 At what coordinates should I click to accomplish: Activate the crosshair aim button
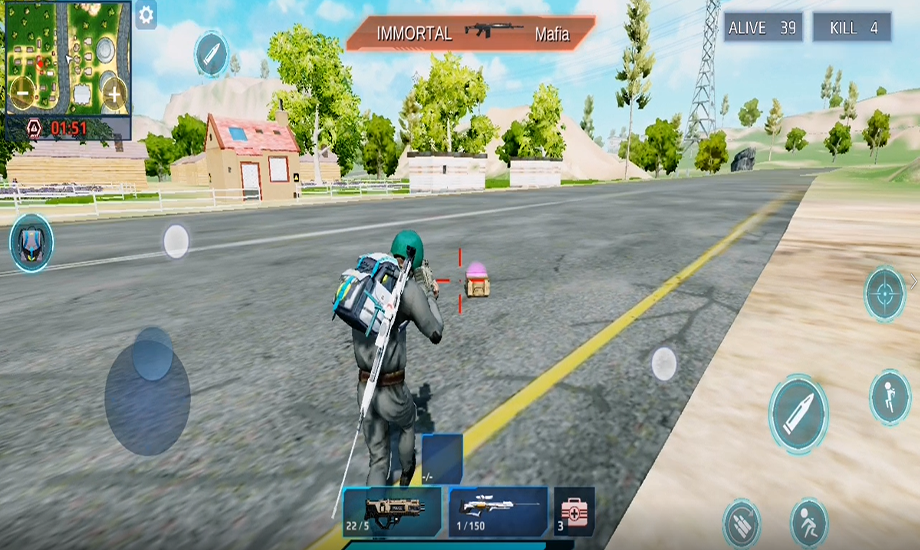click(x=885, y=294)
